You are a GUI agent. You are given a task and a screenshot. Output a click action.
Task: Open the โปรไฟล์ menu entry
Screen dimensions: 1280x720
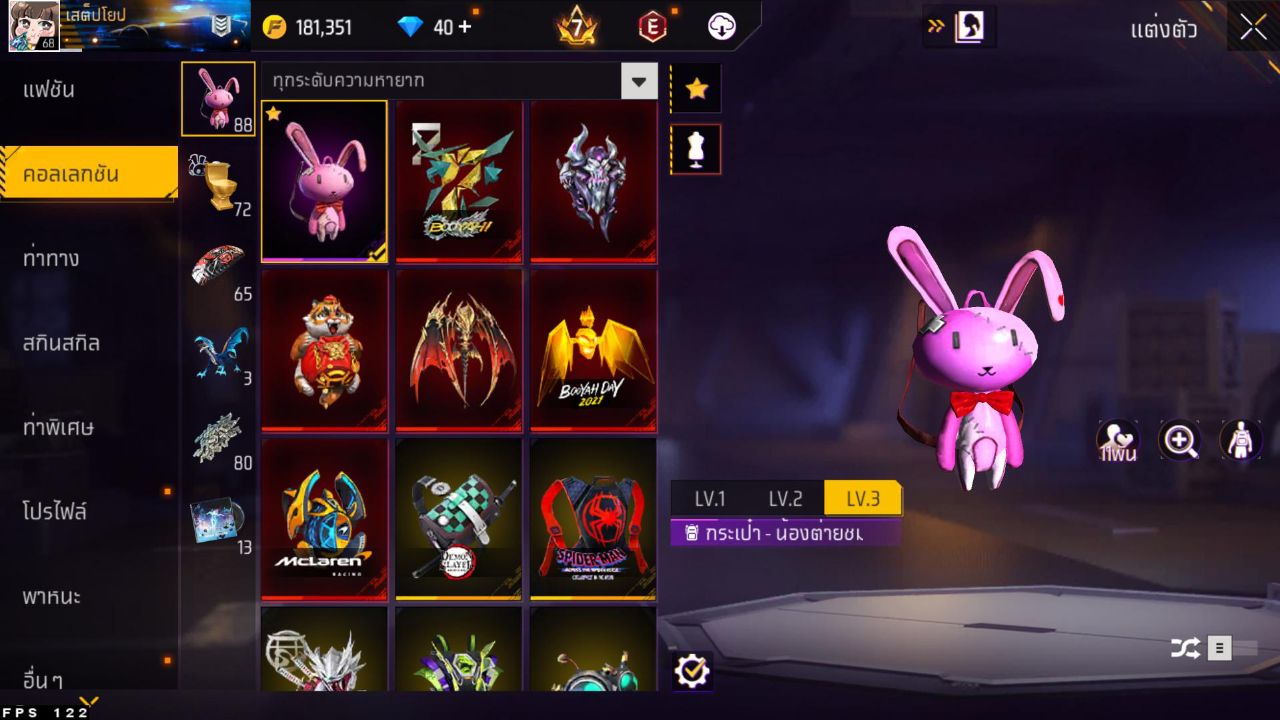(55, 512)
